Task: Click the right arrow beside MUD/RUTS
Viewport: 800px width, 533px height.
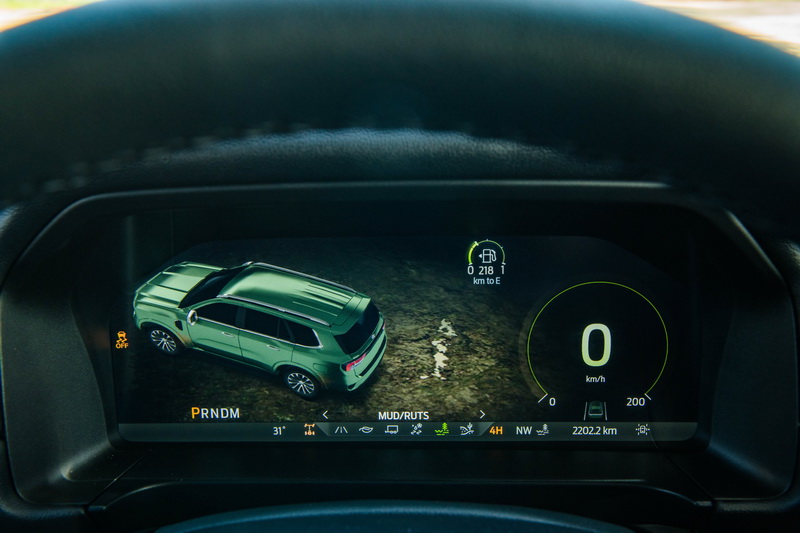Action: (482, 414)
